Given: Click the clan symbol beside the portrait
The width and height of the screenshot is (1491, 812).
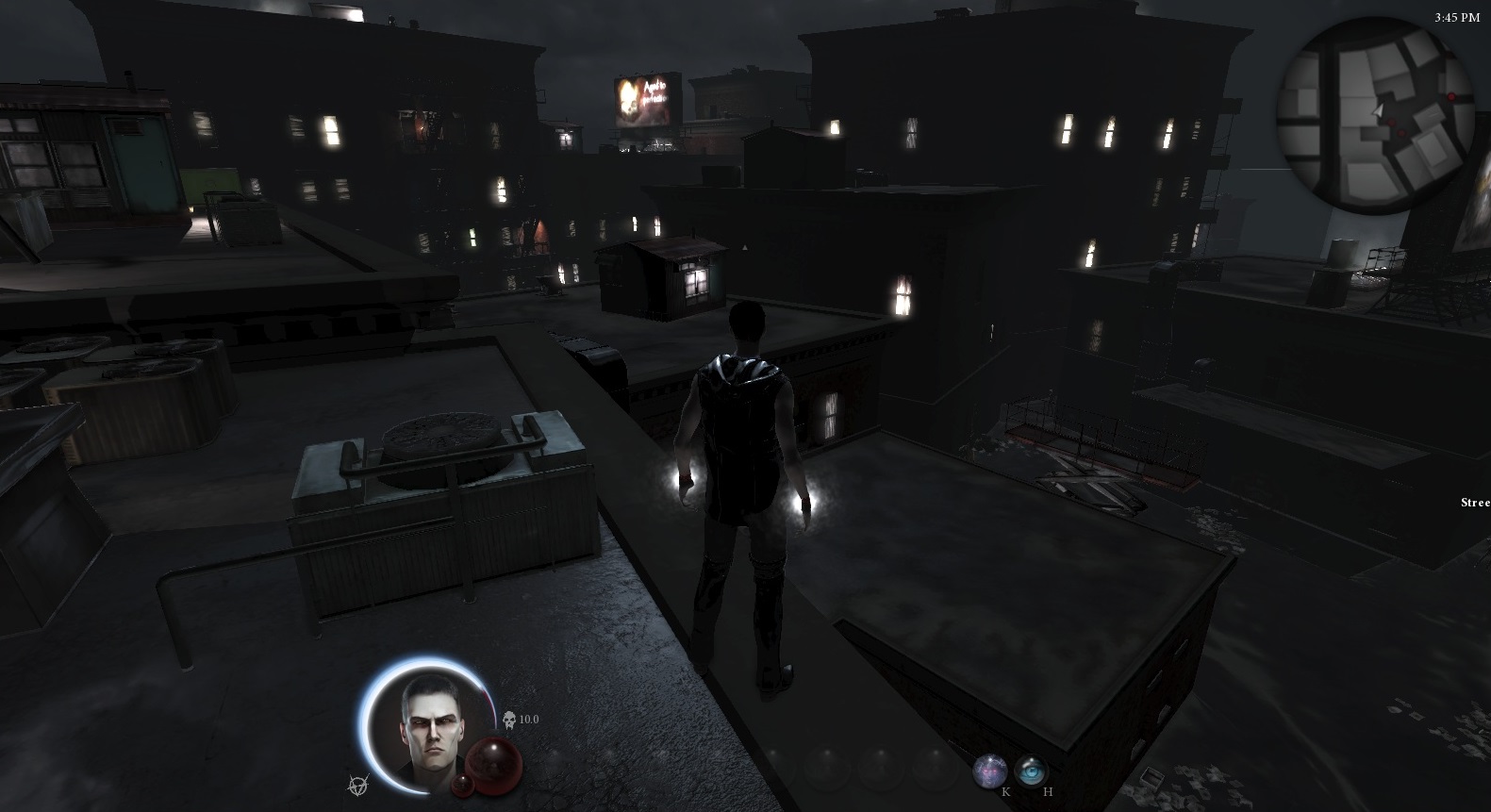Looking at the screenshot, I should [x=357, y=784].
